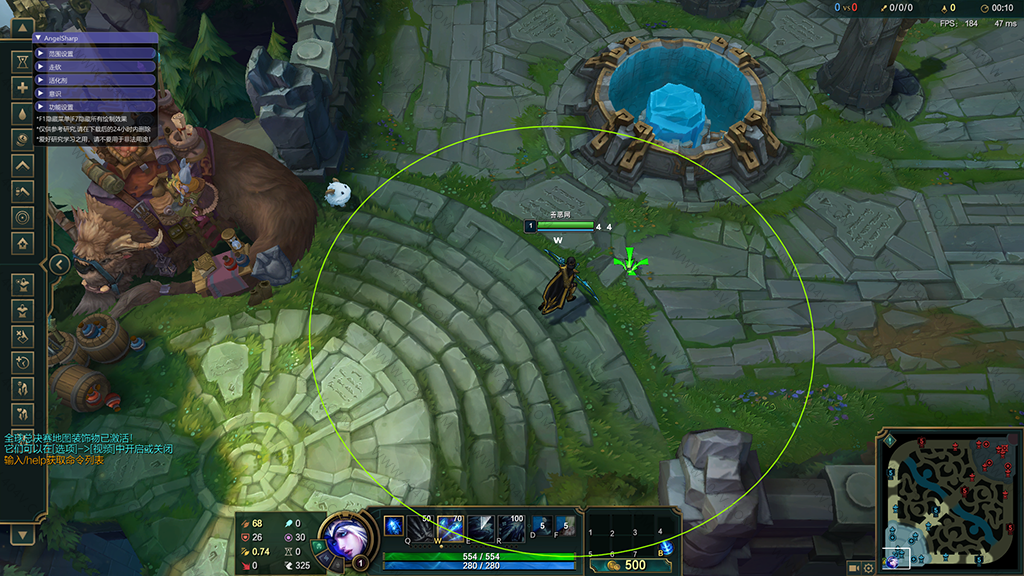Select the plus sign icon in the left panel

click(23, 87)
